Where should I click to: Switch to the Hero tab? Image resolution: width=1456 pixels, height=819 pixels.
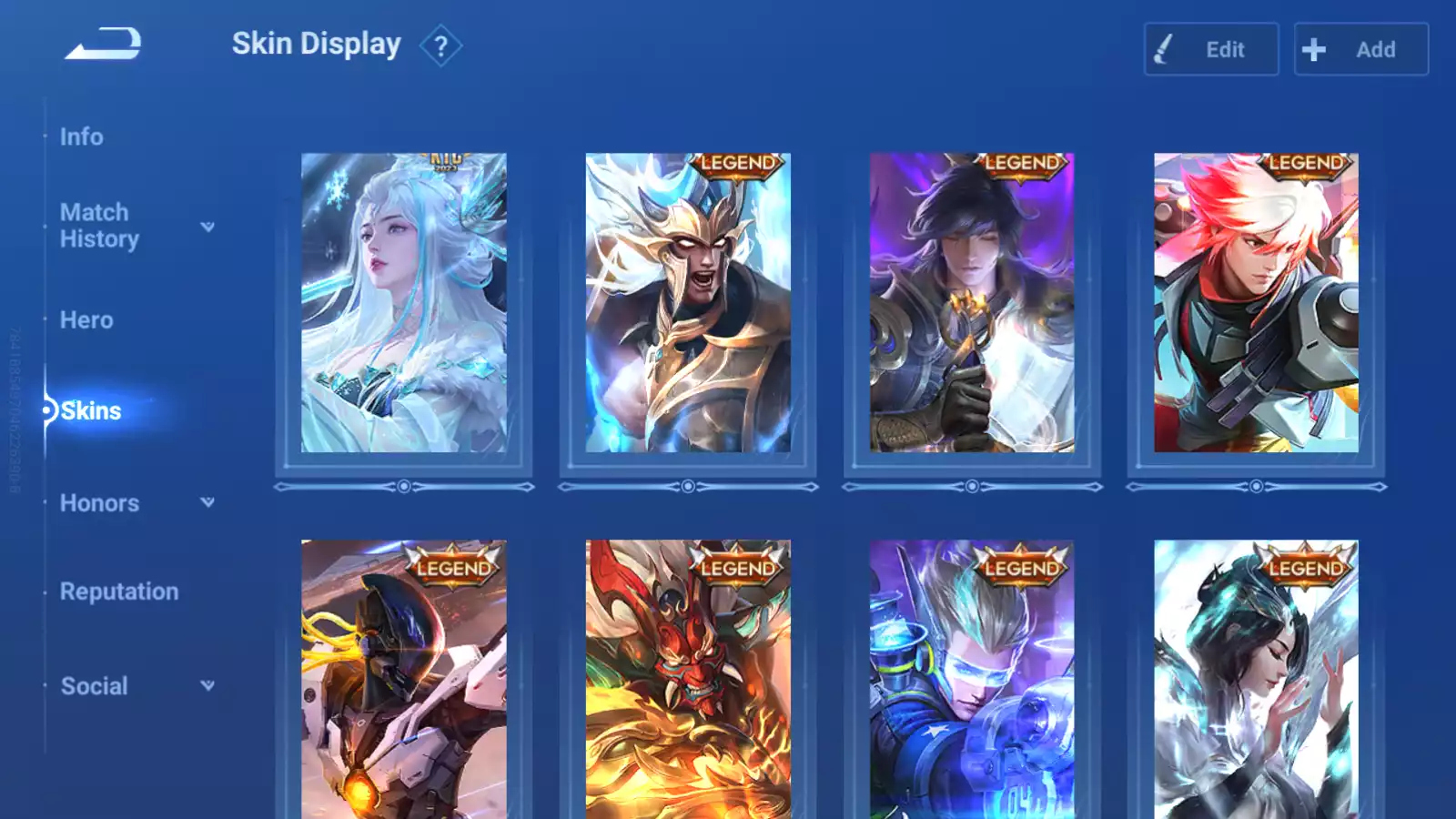(86, 320)
